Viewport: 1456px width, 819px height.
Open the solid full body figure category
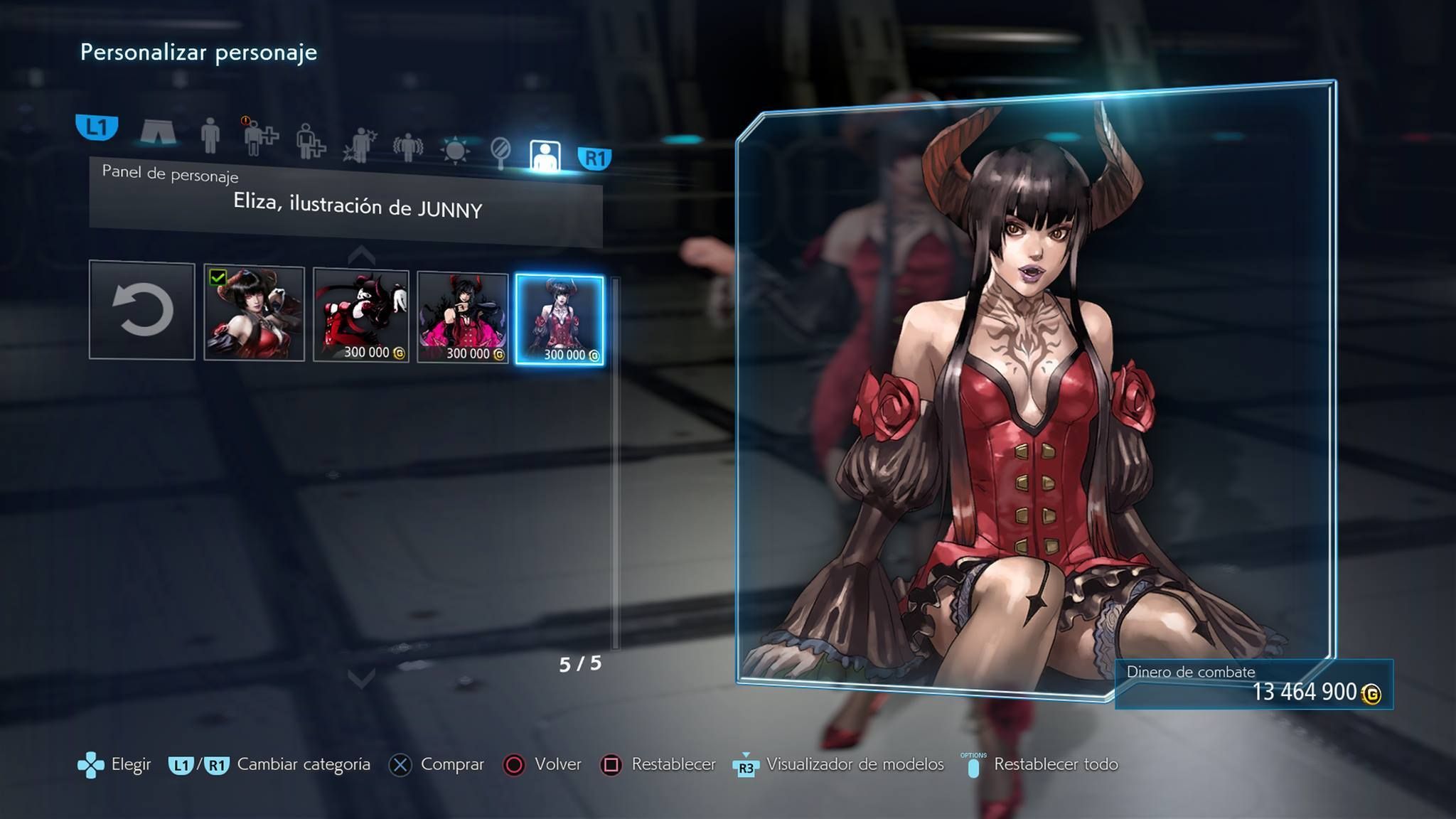tap(210, 135)
